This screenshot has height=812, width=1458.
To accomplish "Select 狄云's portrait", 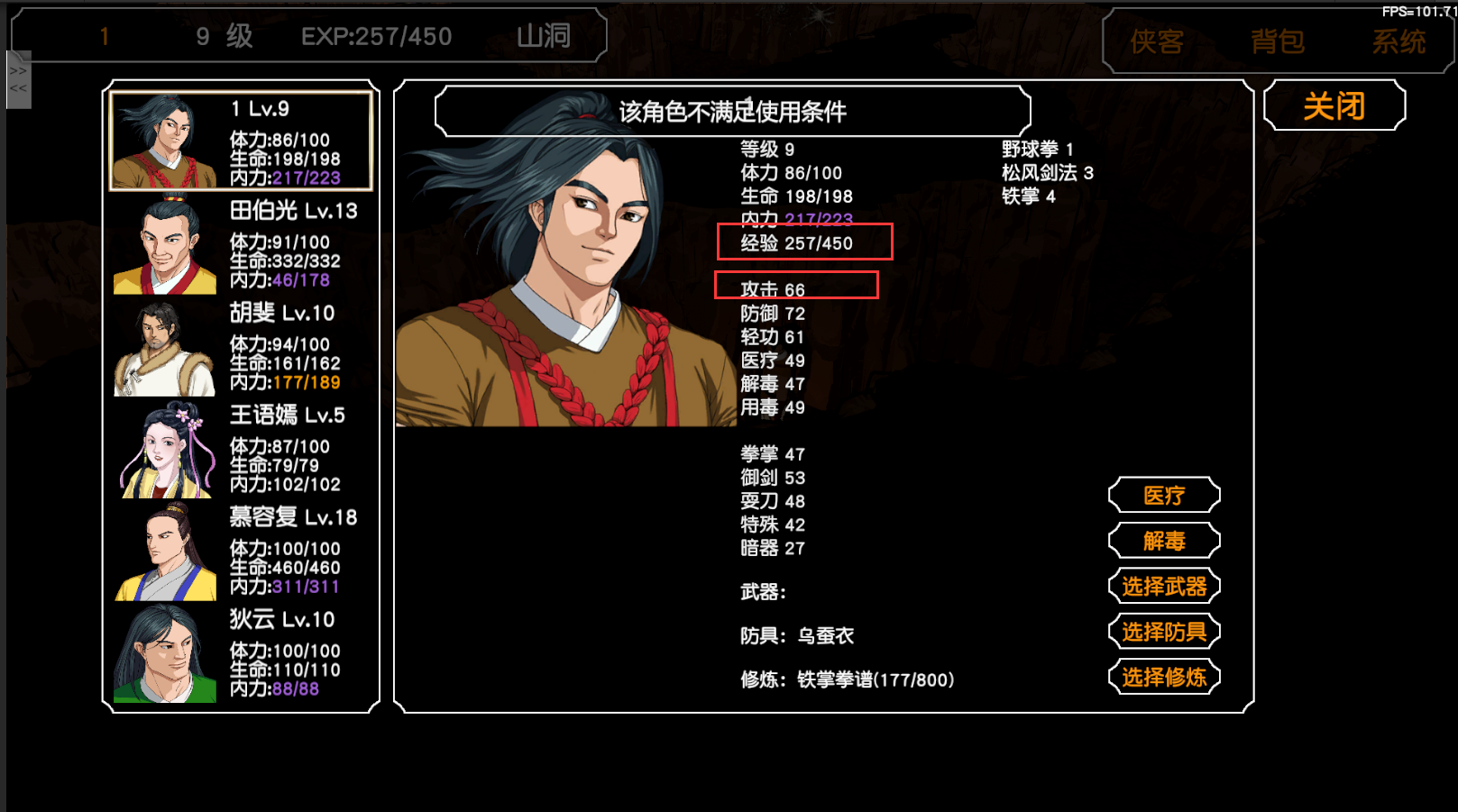I will (x=163, y=653).
